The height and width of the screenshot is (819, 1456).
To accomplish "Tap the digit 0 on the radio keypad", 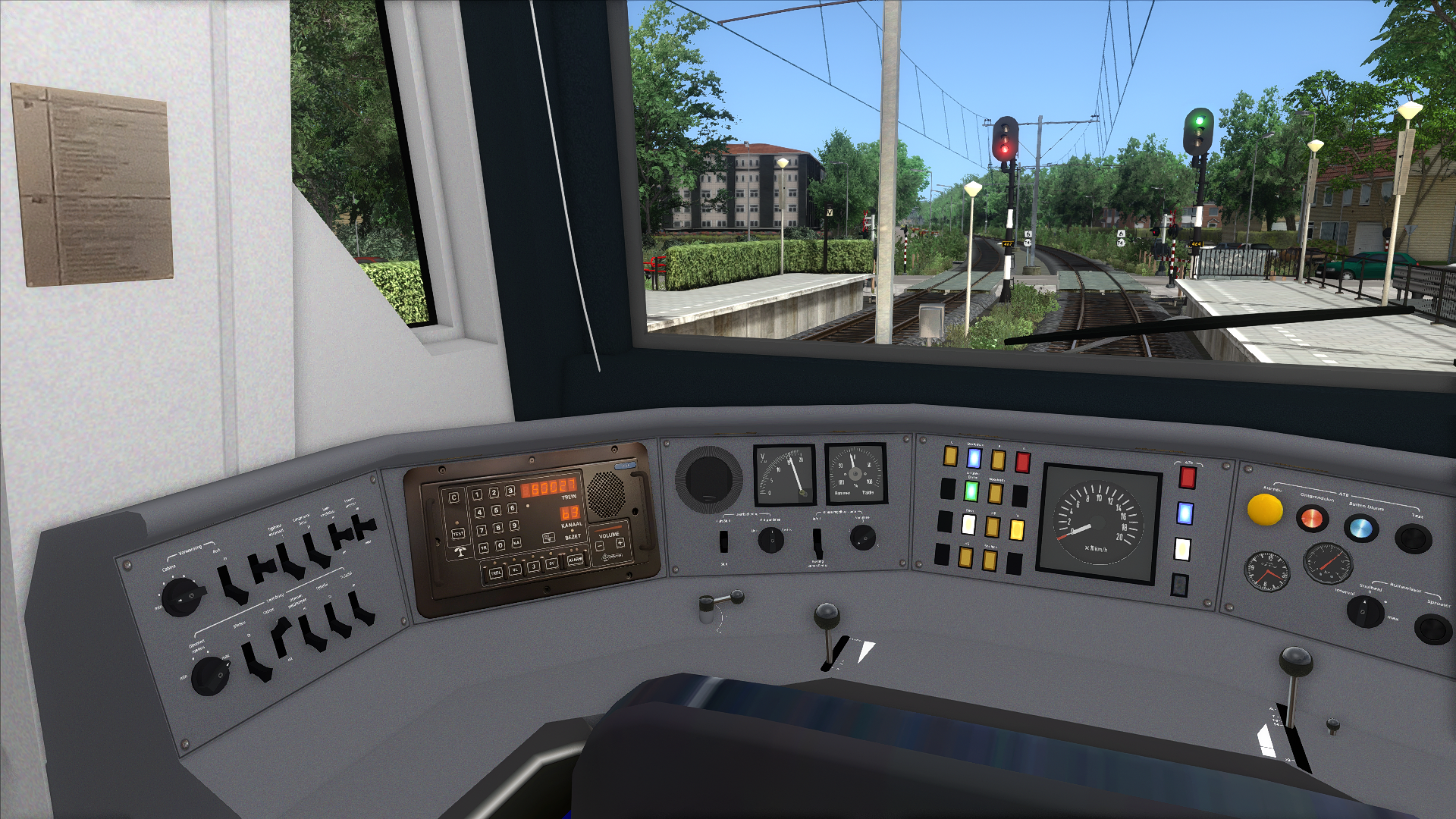I will coord(500,545).
